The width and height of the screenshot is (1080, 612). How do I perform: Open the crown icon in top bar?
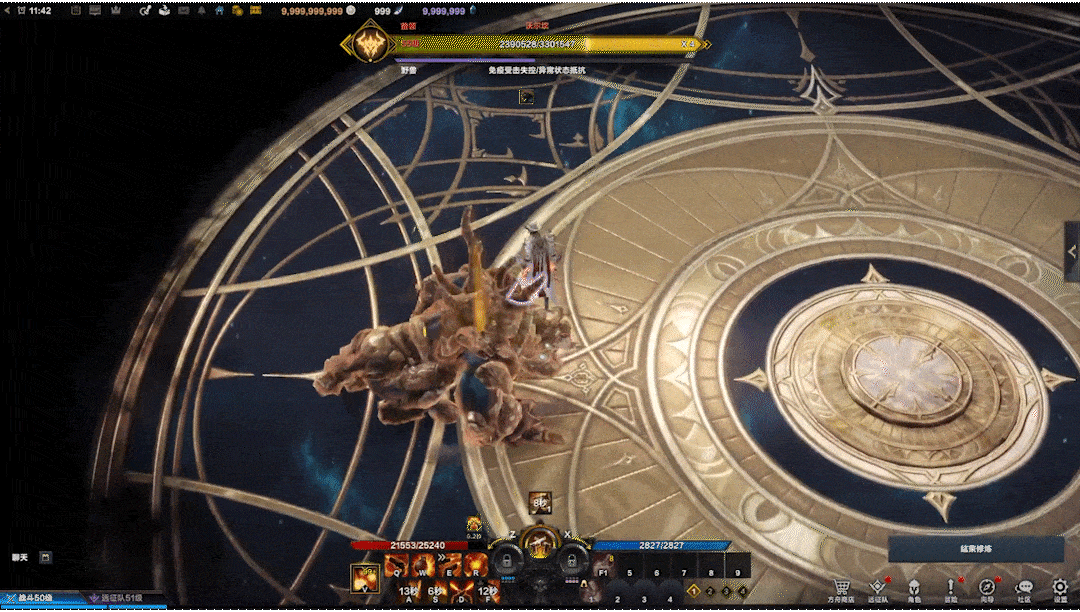(116, 11)
